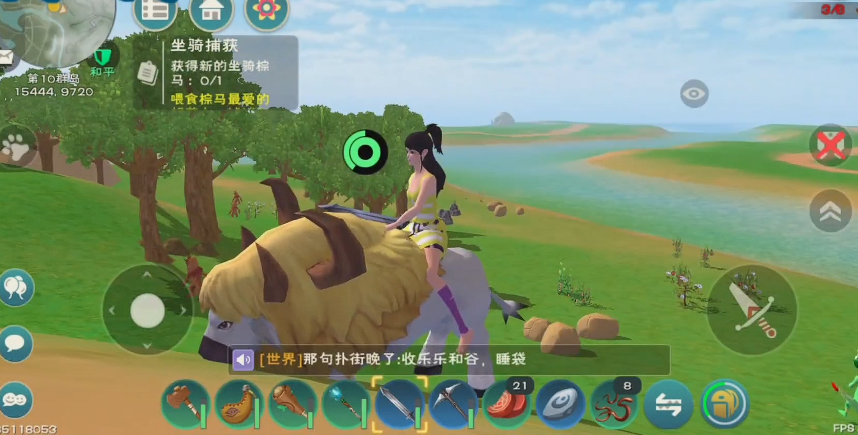858x435 pixels.
Task: Open the world chat message bar
Action: coord(448,359)
